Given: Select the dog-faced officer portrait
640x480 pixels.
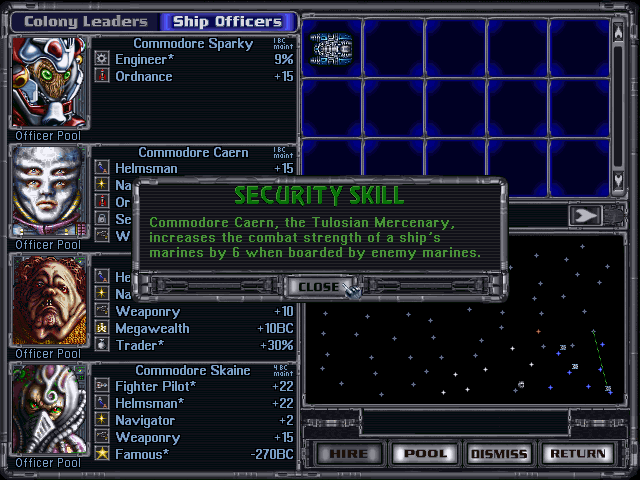Looking at the screenshot, I should click(49, 300).
